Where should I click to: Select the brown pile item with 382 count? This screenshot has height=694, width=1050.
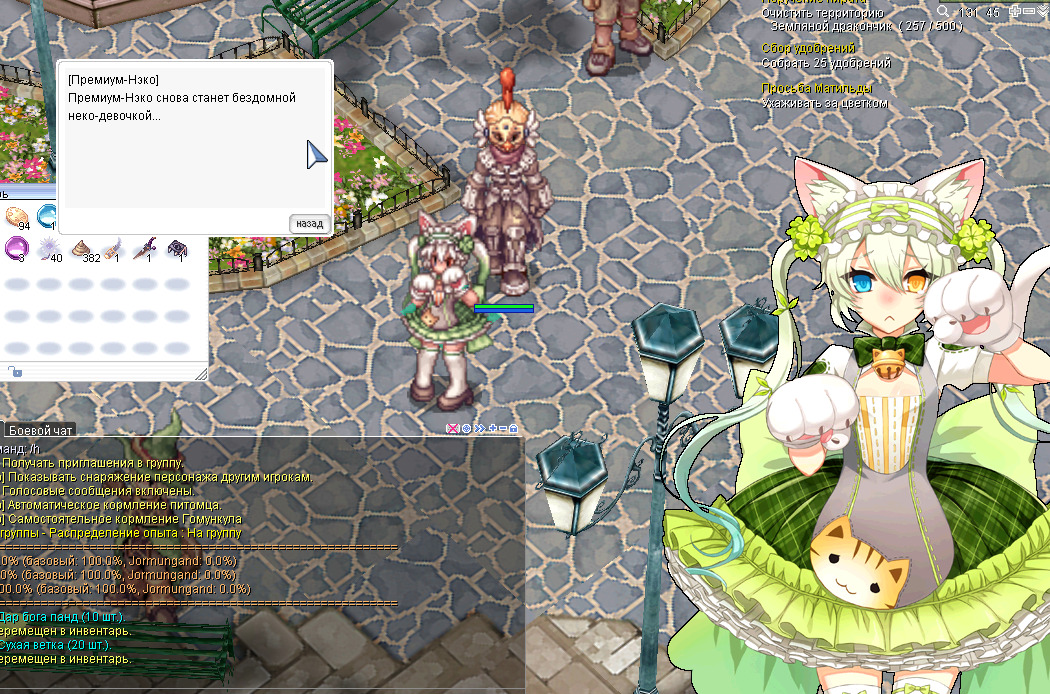[81, 246]
